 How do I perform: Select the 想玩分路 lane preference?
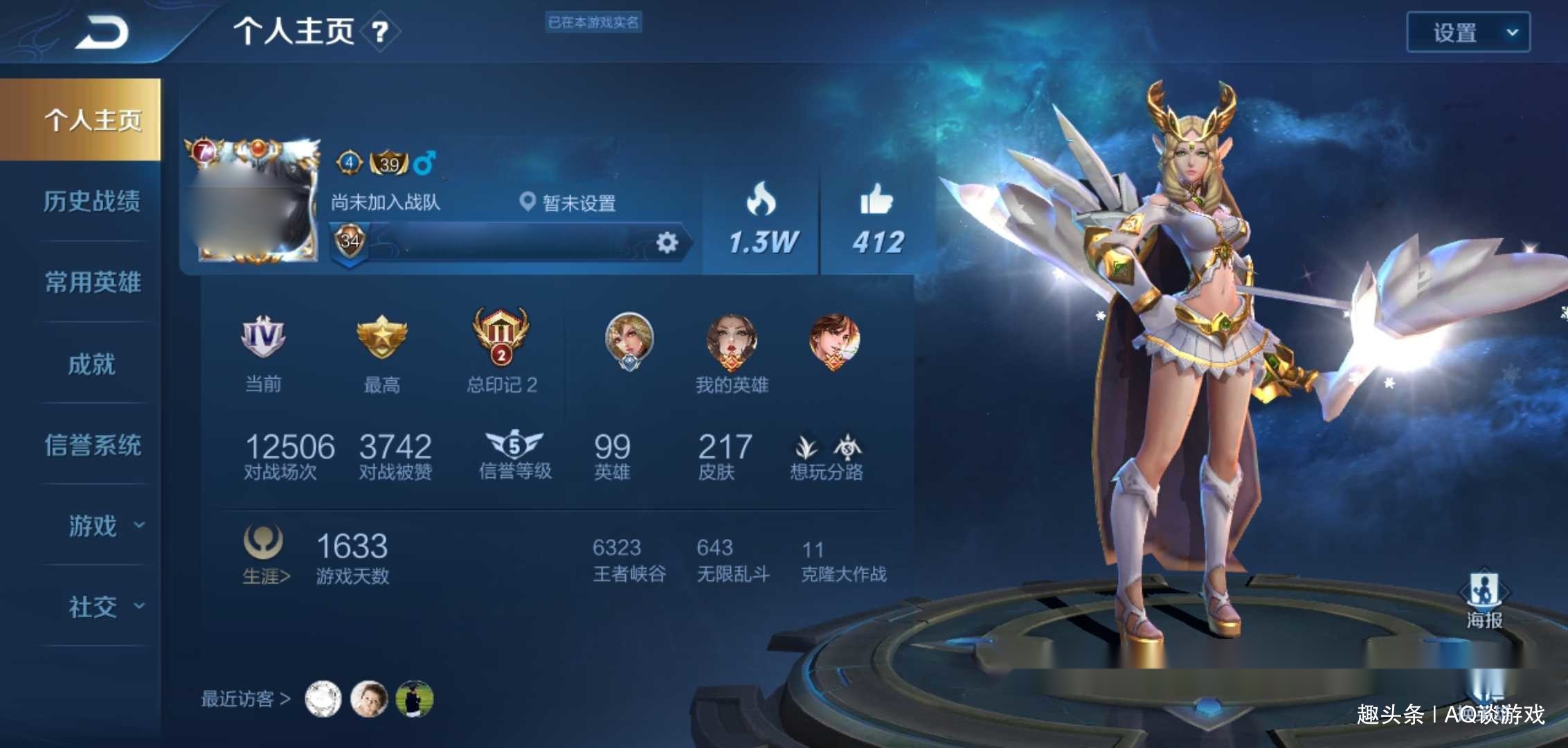click(827, 457)
